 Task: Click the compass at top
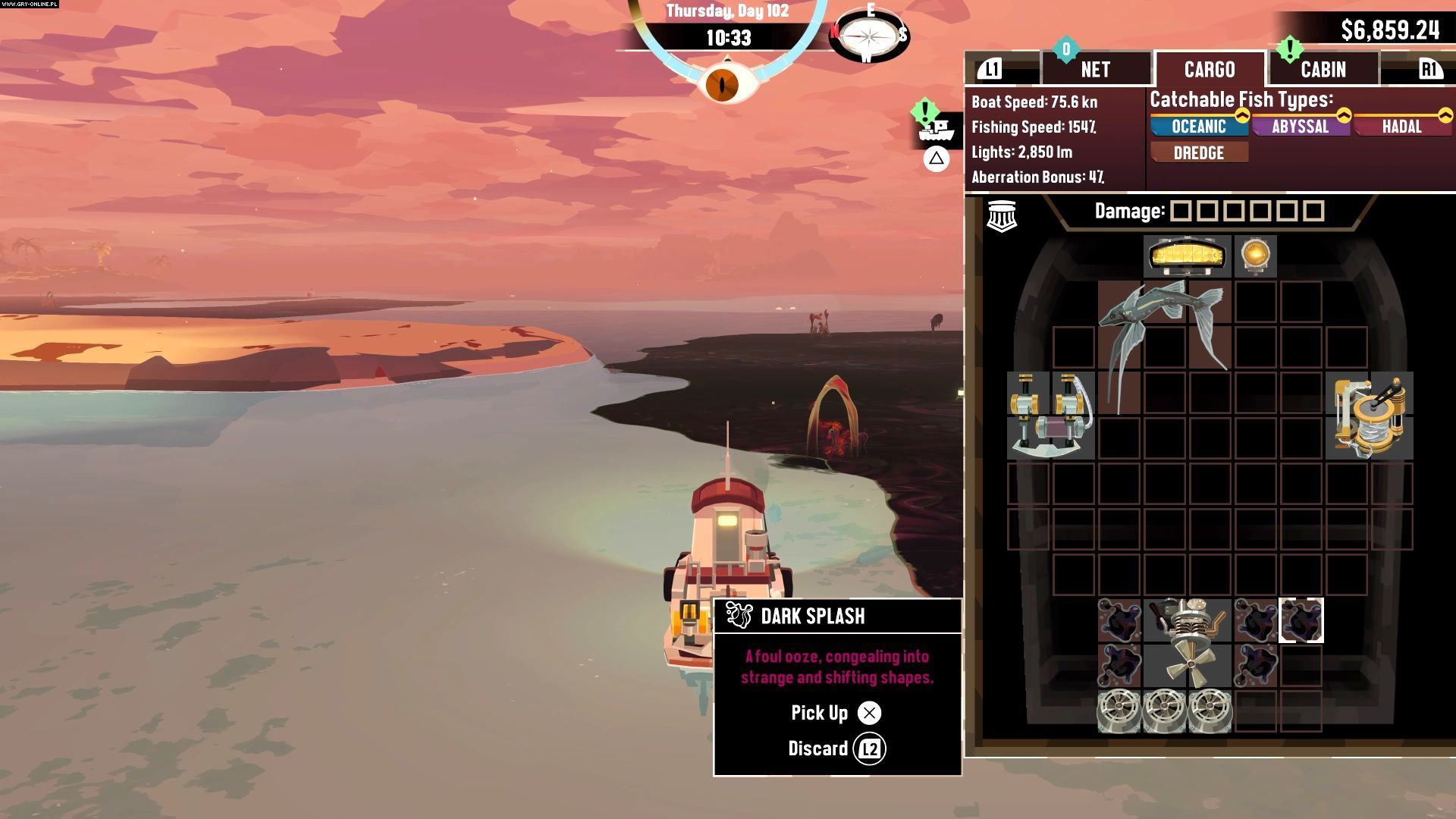[x=868, y=36]
